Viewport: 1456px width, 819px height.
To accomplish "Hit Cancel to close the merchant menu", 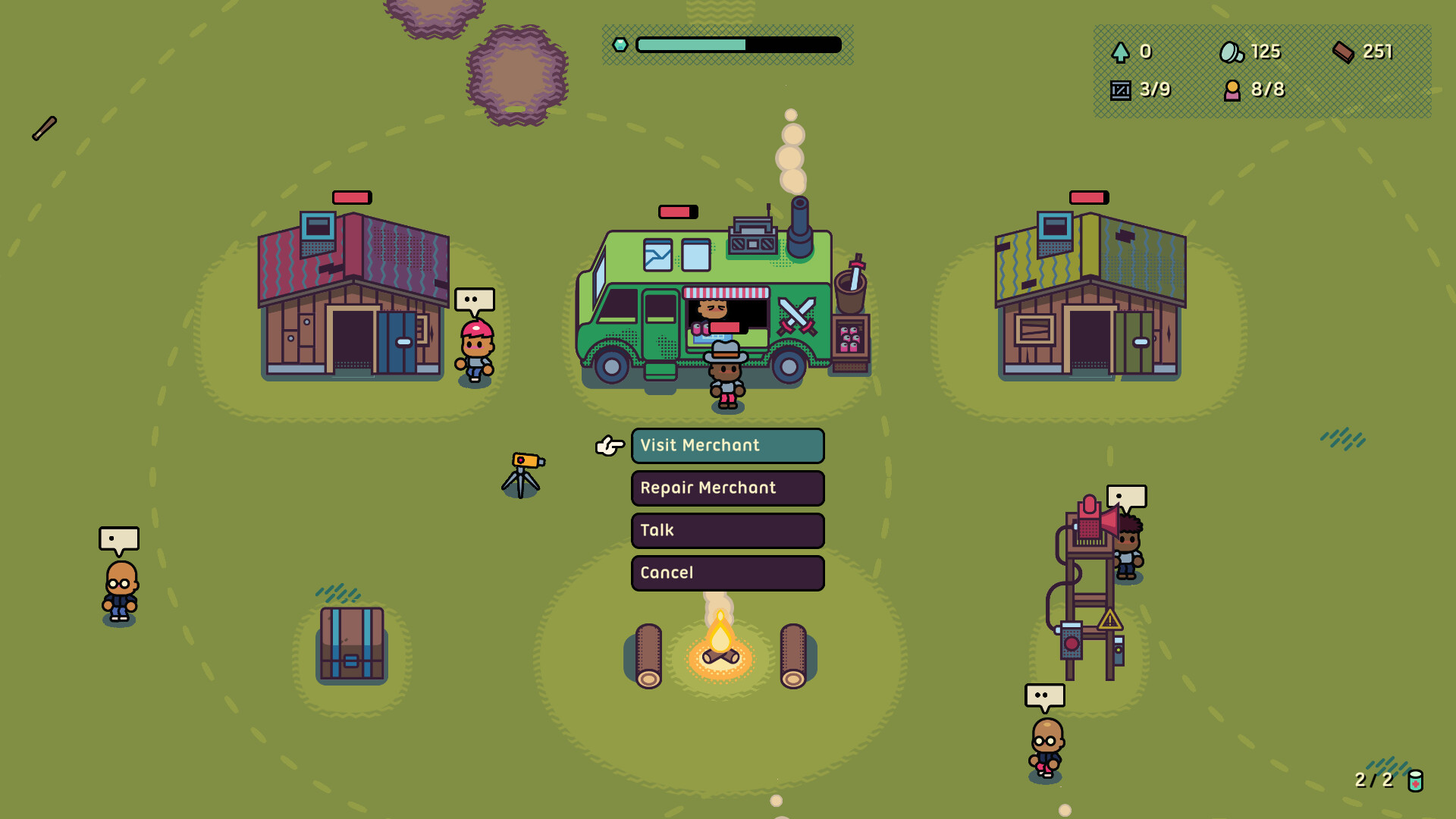I will [x=726, y=573].
